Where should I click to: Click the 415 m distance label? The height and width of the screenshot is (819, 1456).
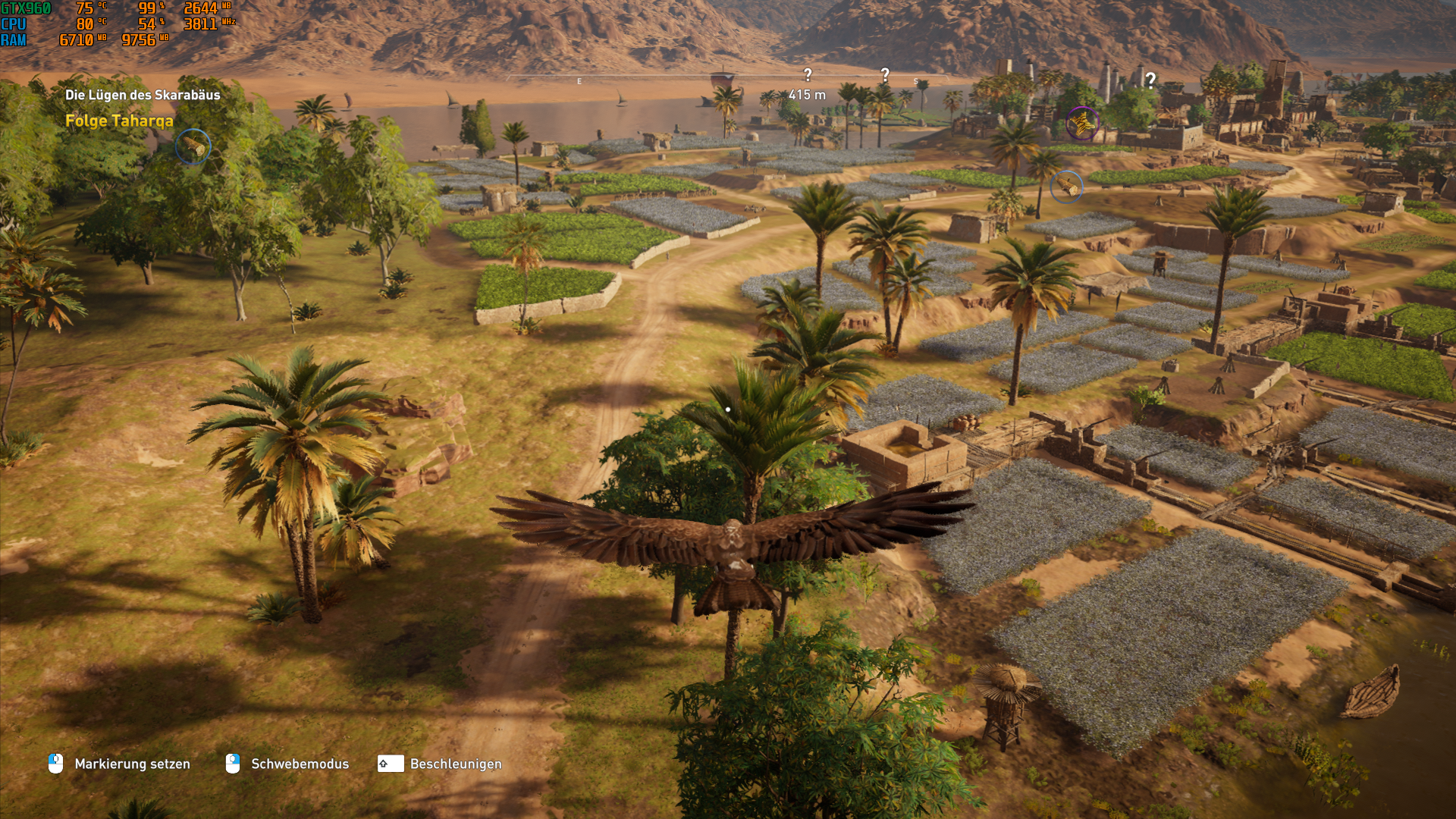click(x=806, y=93)
